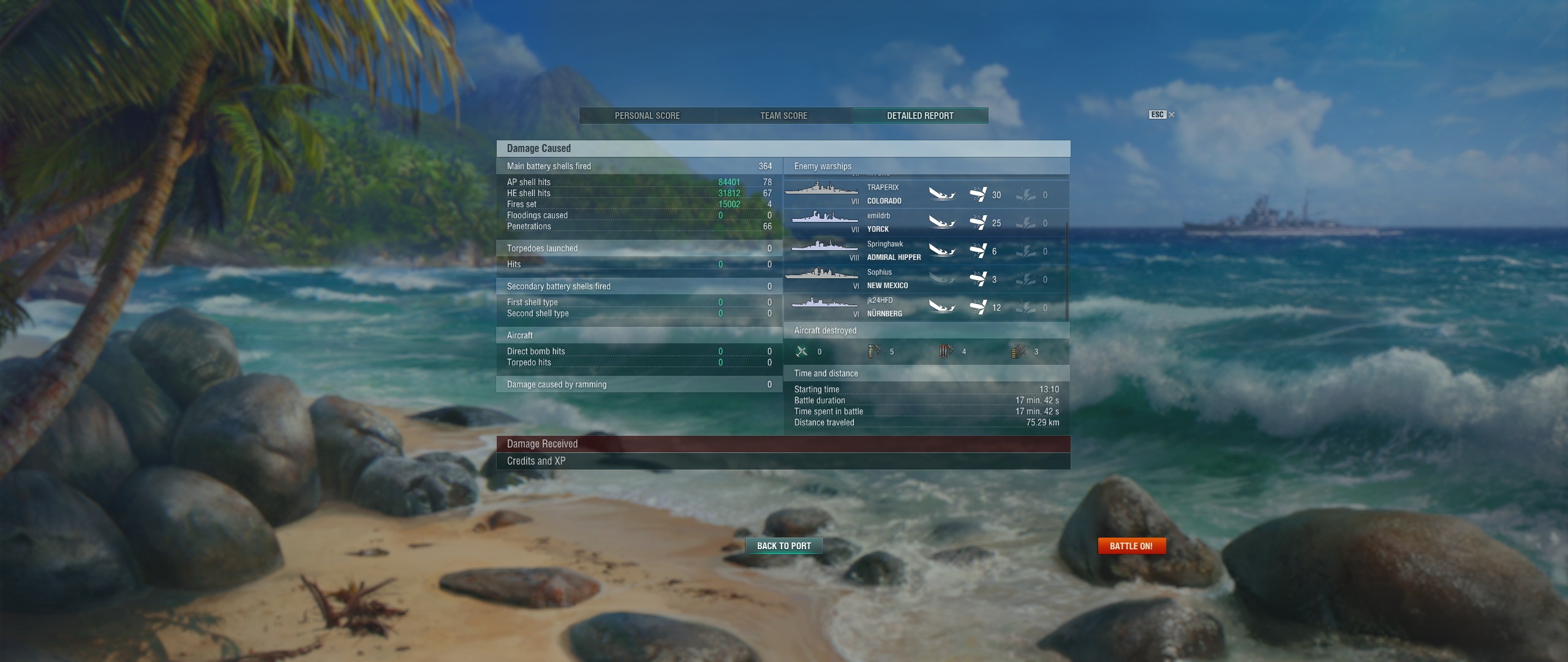Pick the Springhawk Admiral Hipper row
This screenshot has width=1568, height=662.
(924, 251)
